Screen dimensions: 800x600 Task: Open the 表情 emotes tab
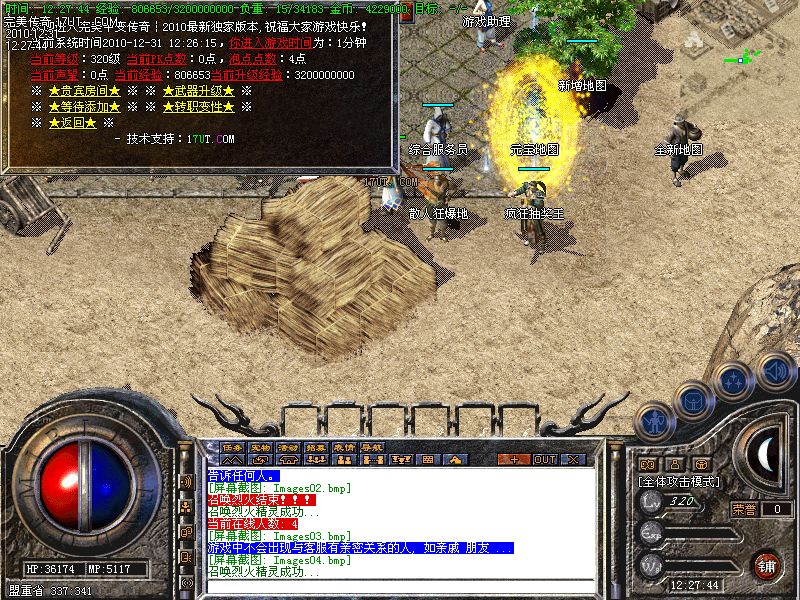click(x=344, y=446)
